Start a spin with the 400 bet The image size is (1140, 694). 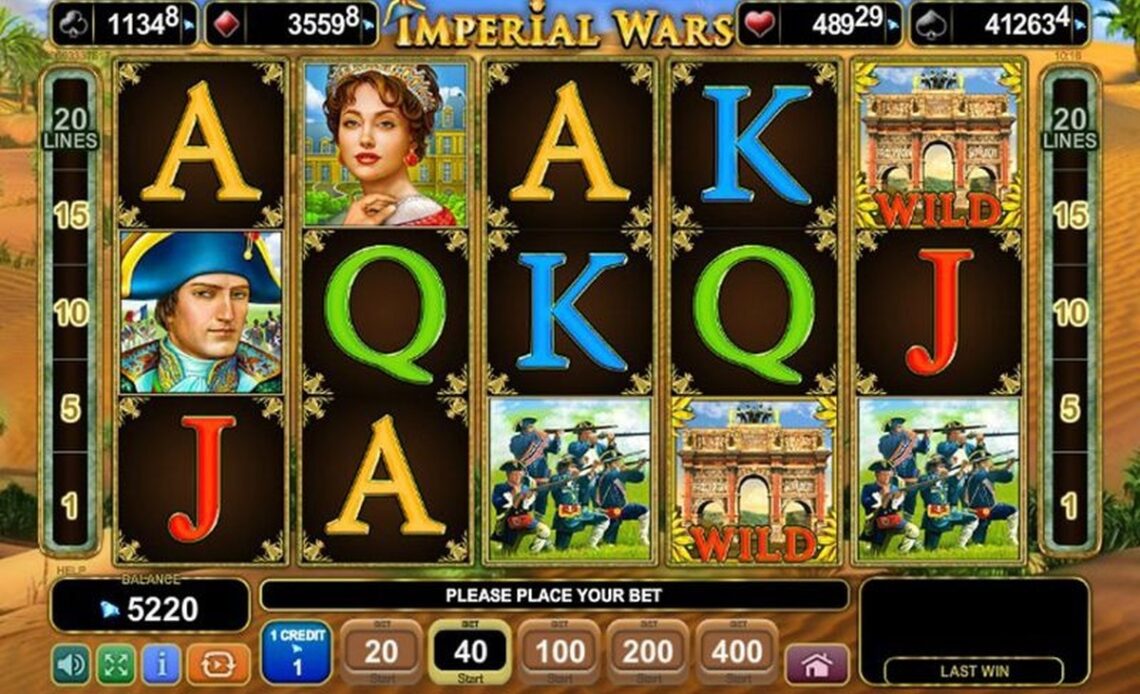click(x=737, y=654)
